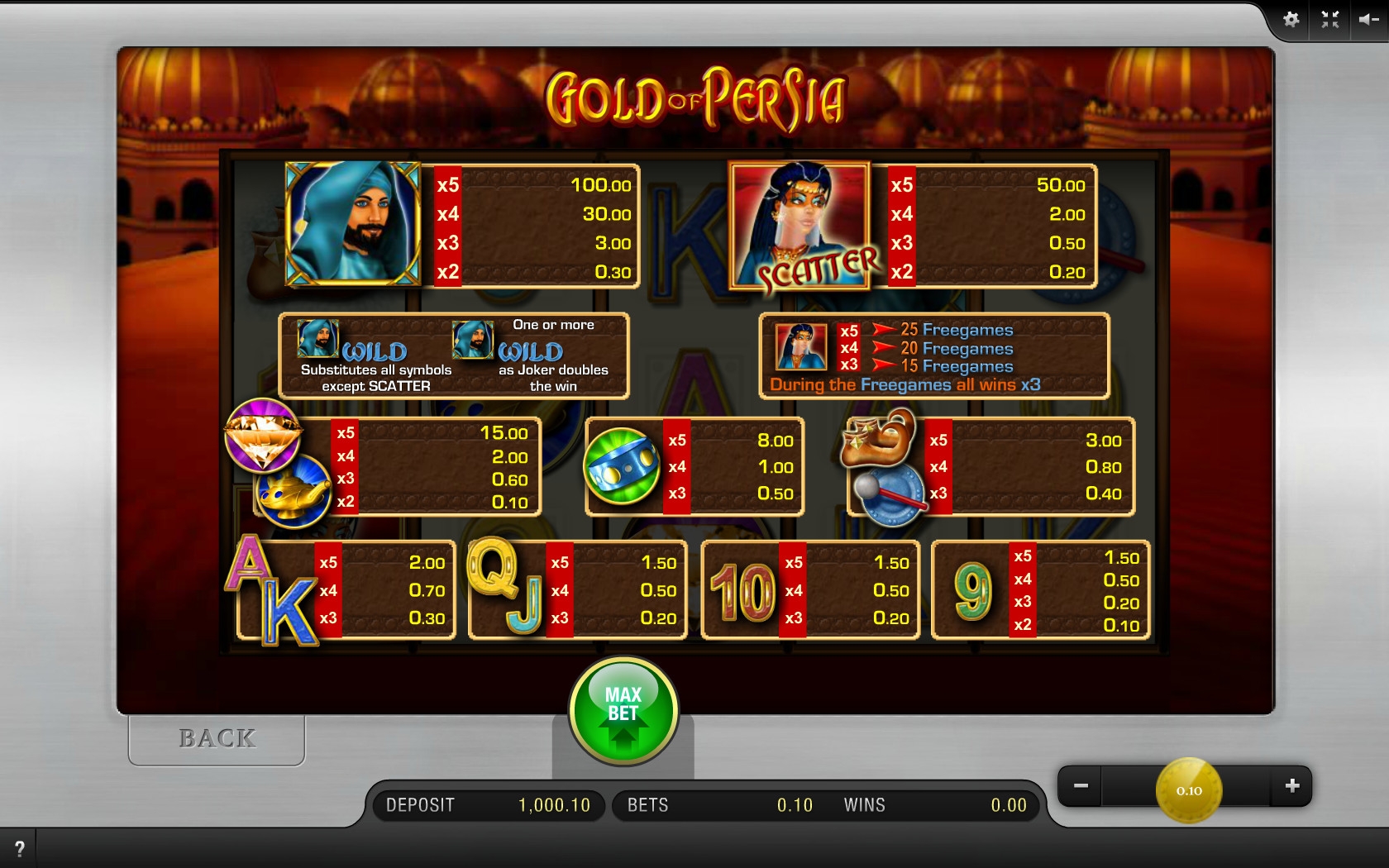Screen dimensions: 1389x868
Task: Open the settings gear icon
Action: [x=1291, y=20]
